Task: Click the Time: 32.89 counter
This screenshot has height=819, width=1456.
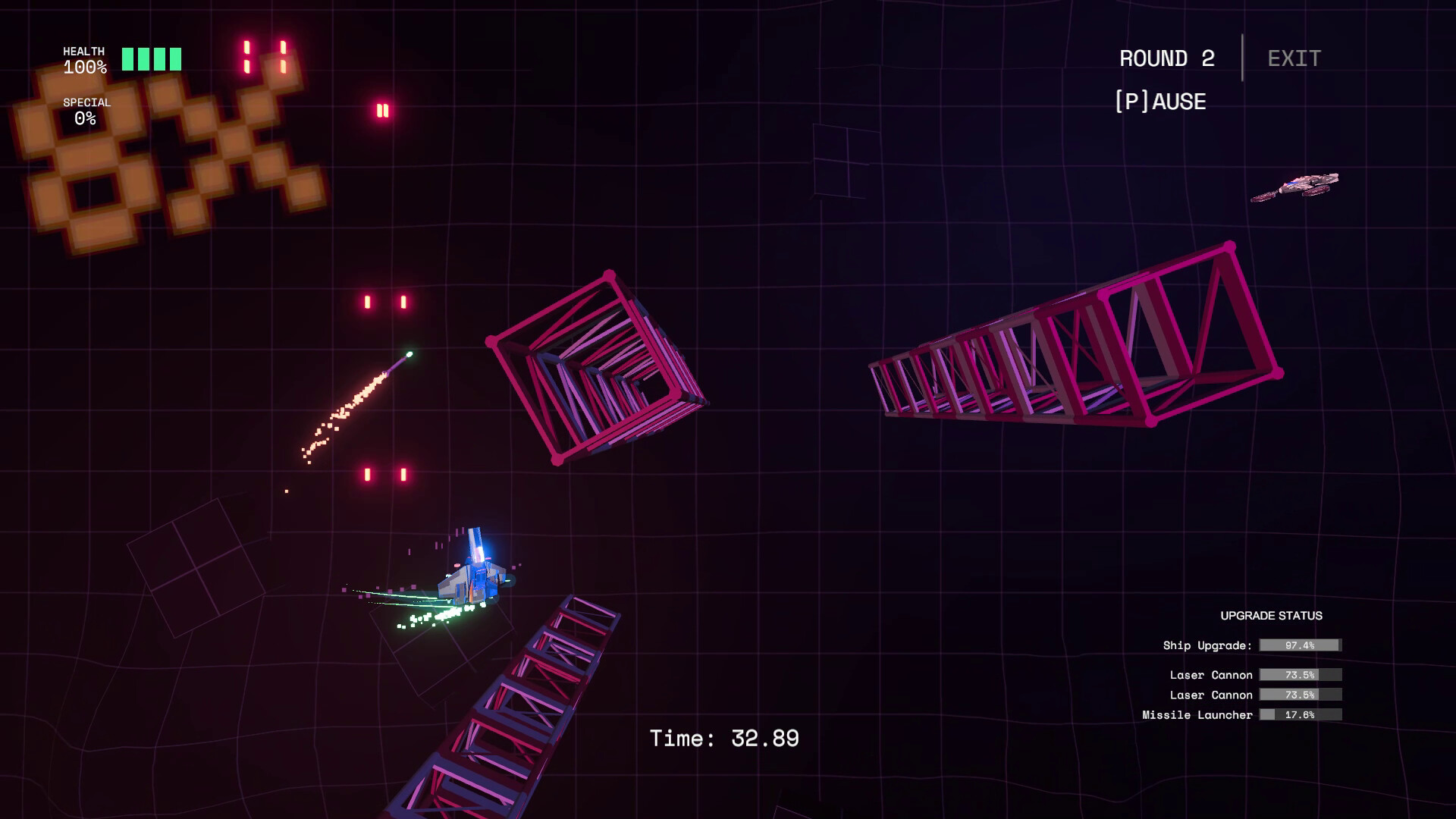Action: pos(725,736)
